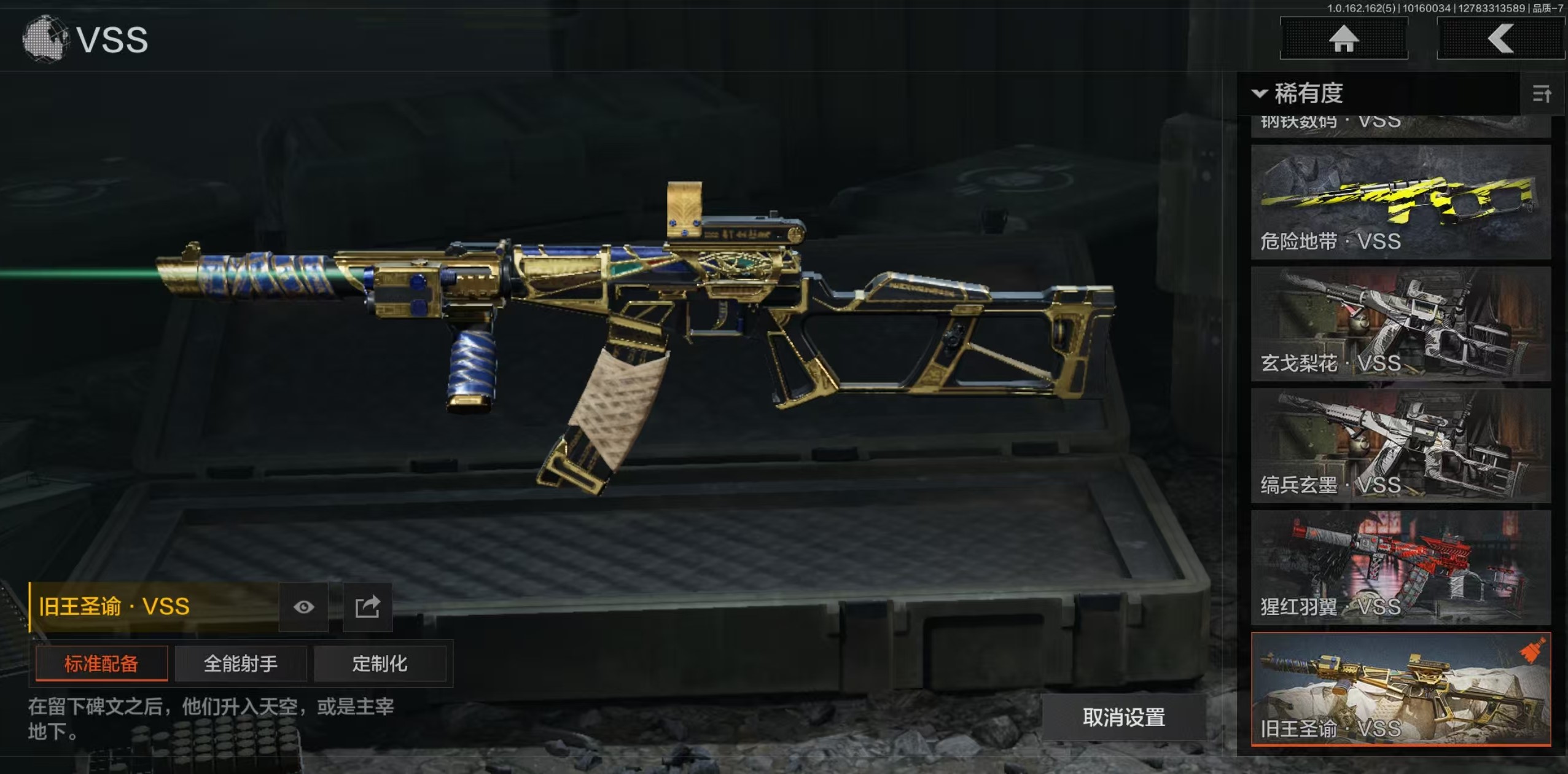The image size is (1568, 774).
Task: Open the 稀有度 sort dropdown
Action: (x=1298, y=93)
